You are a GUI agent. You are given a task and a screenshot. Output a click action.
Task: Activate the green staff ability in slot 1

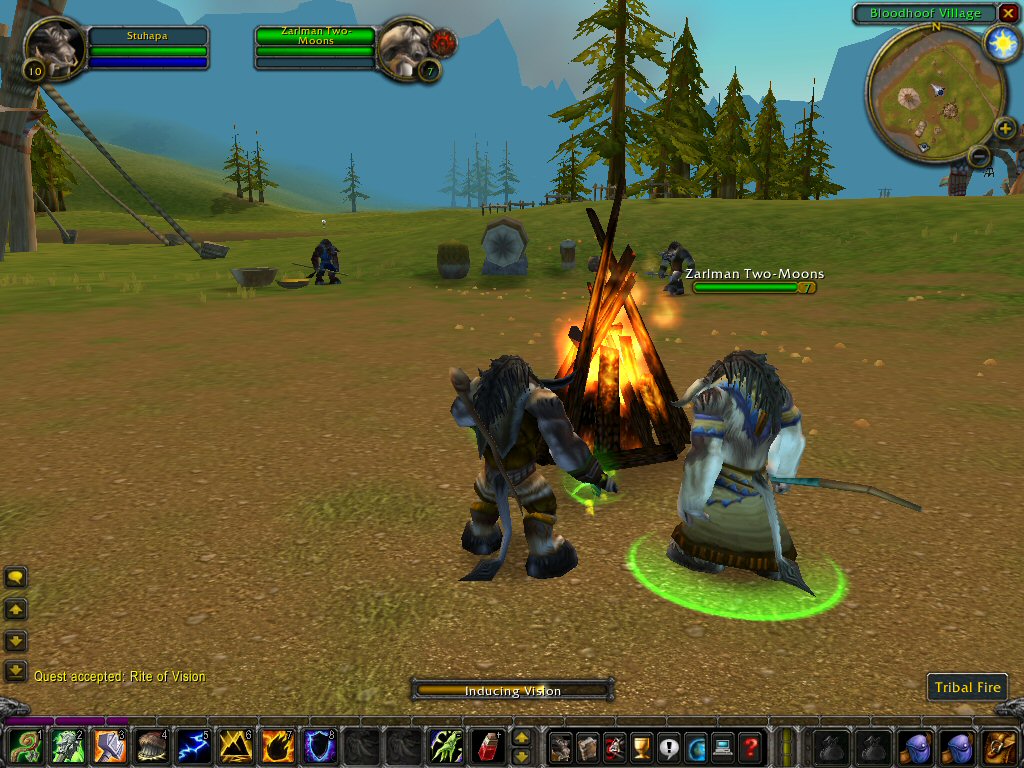click(x=24, y=746)
